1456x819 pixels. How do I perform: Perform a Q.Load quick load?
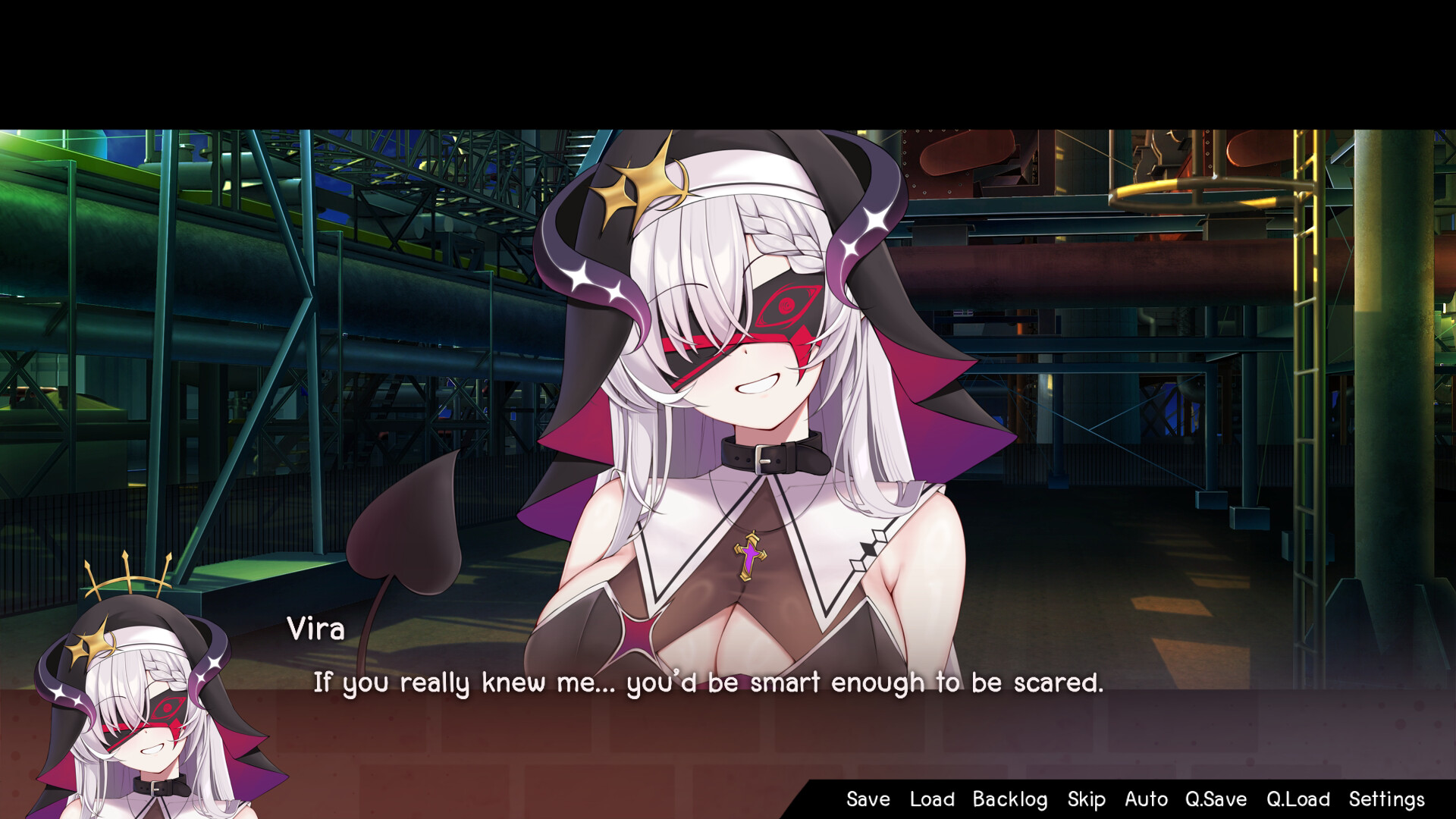1298,799
